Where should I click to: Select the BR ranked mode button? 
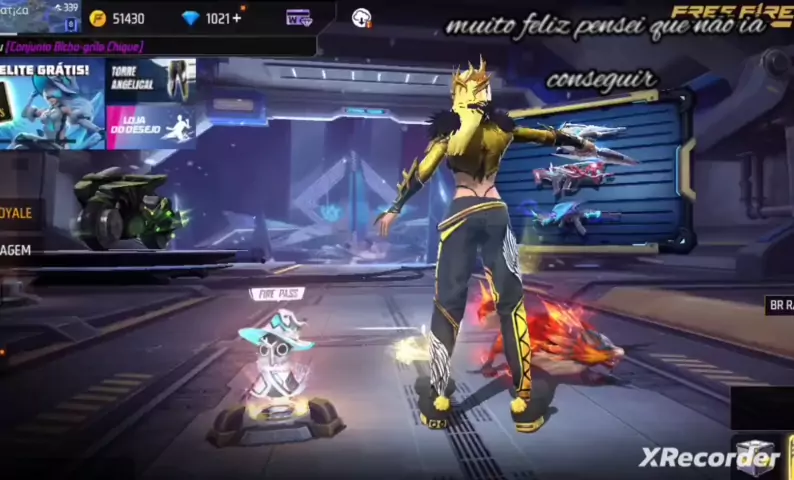779,305
